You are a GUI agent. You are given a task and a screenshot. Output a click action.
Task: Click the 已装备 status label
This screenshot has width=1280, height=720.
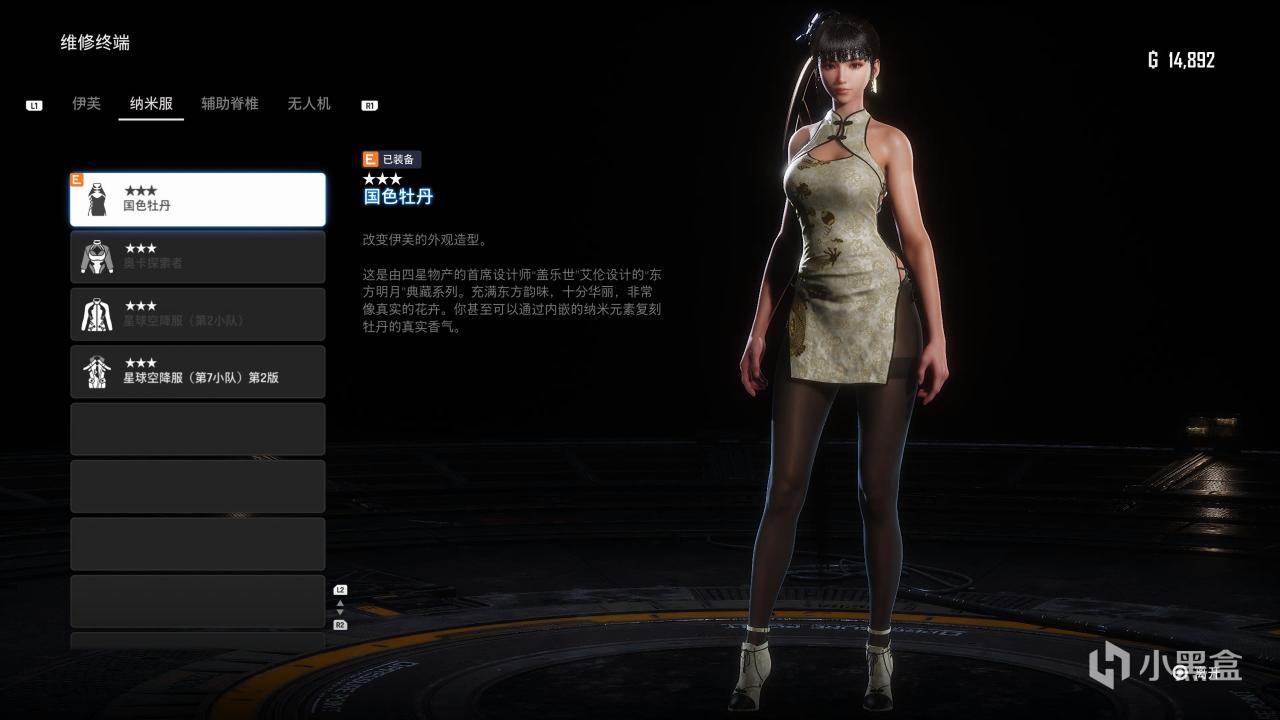click(399, 158)
